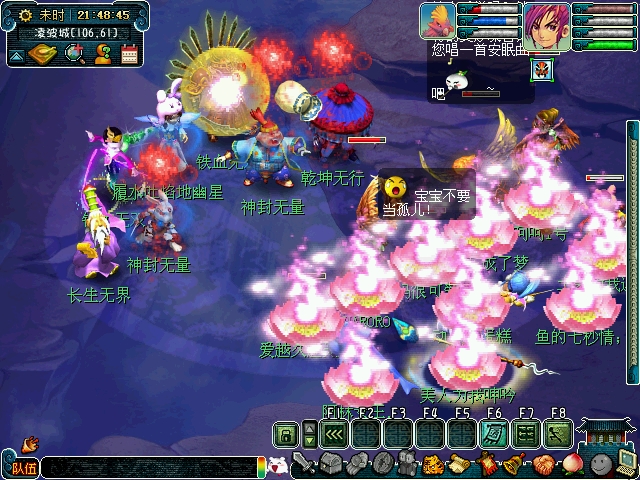Viewport: 640px width, 480px height.
Task: Click the triple-arrow hotbar page button
Action: [333, 435]
